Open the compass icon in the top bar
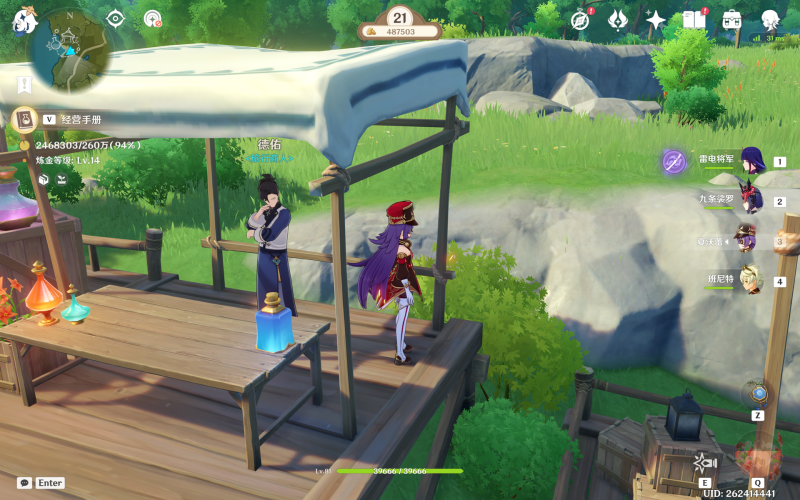The height and width of the screenshot is (500, 800). coord(580,19)
